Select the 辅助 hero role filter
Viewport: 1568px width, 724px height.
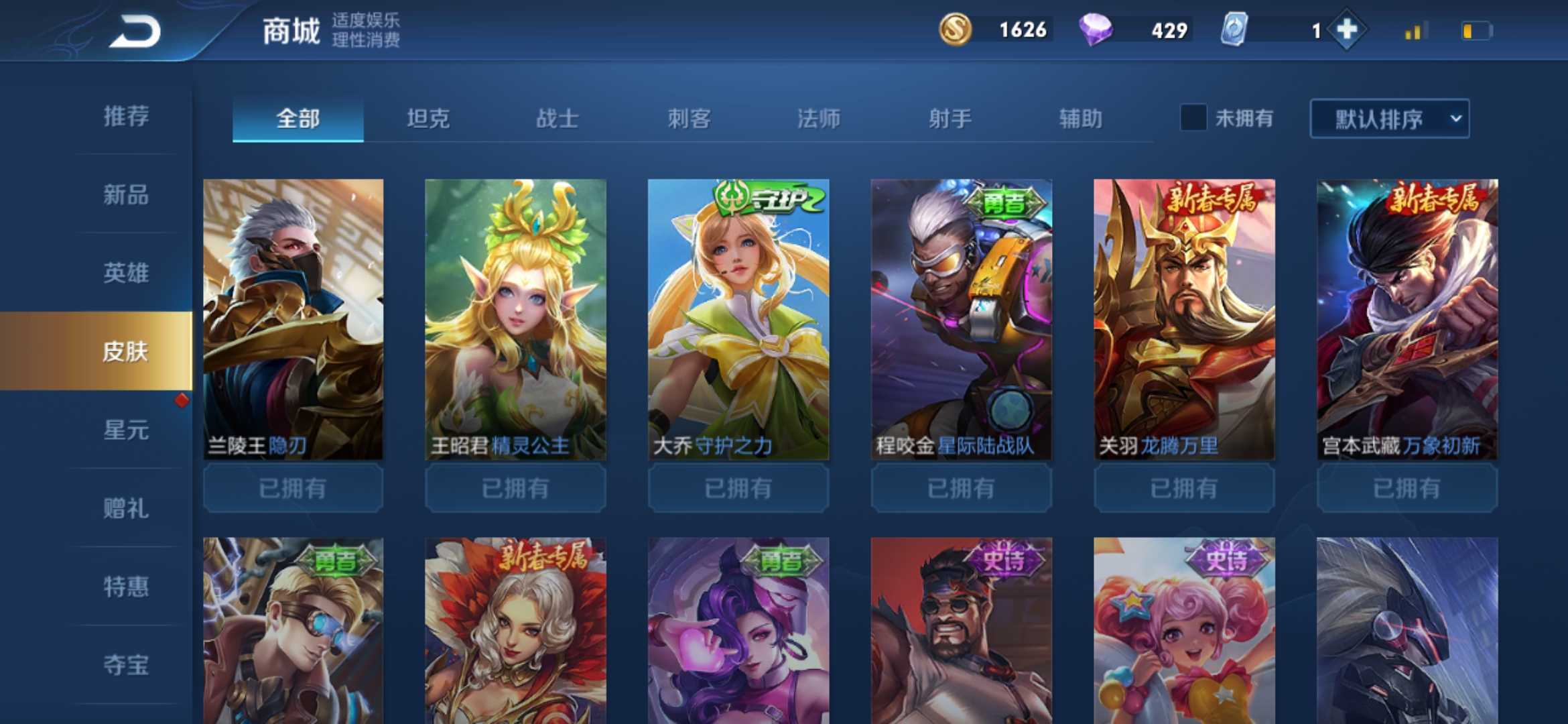pyautogui.click(x=1081, y=119)
